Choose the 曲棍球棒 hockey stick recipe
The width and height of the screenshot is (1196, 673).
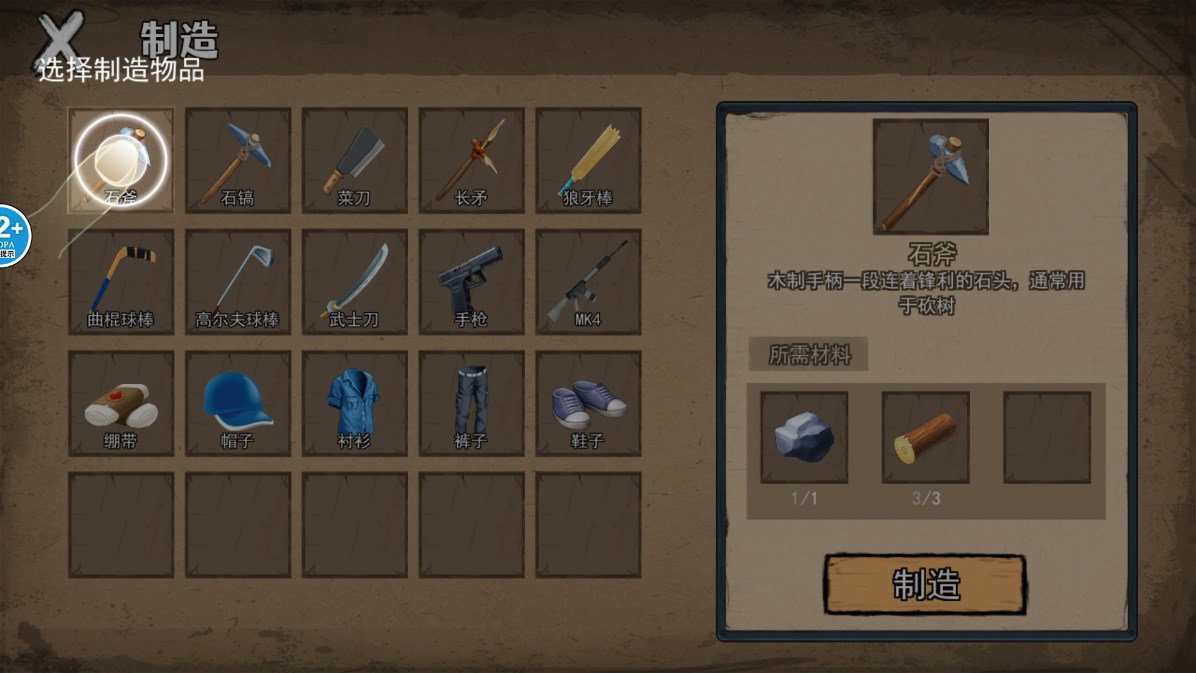click(121, 281)
